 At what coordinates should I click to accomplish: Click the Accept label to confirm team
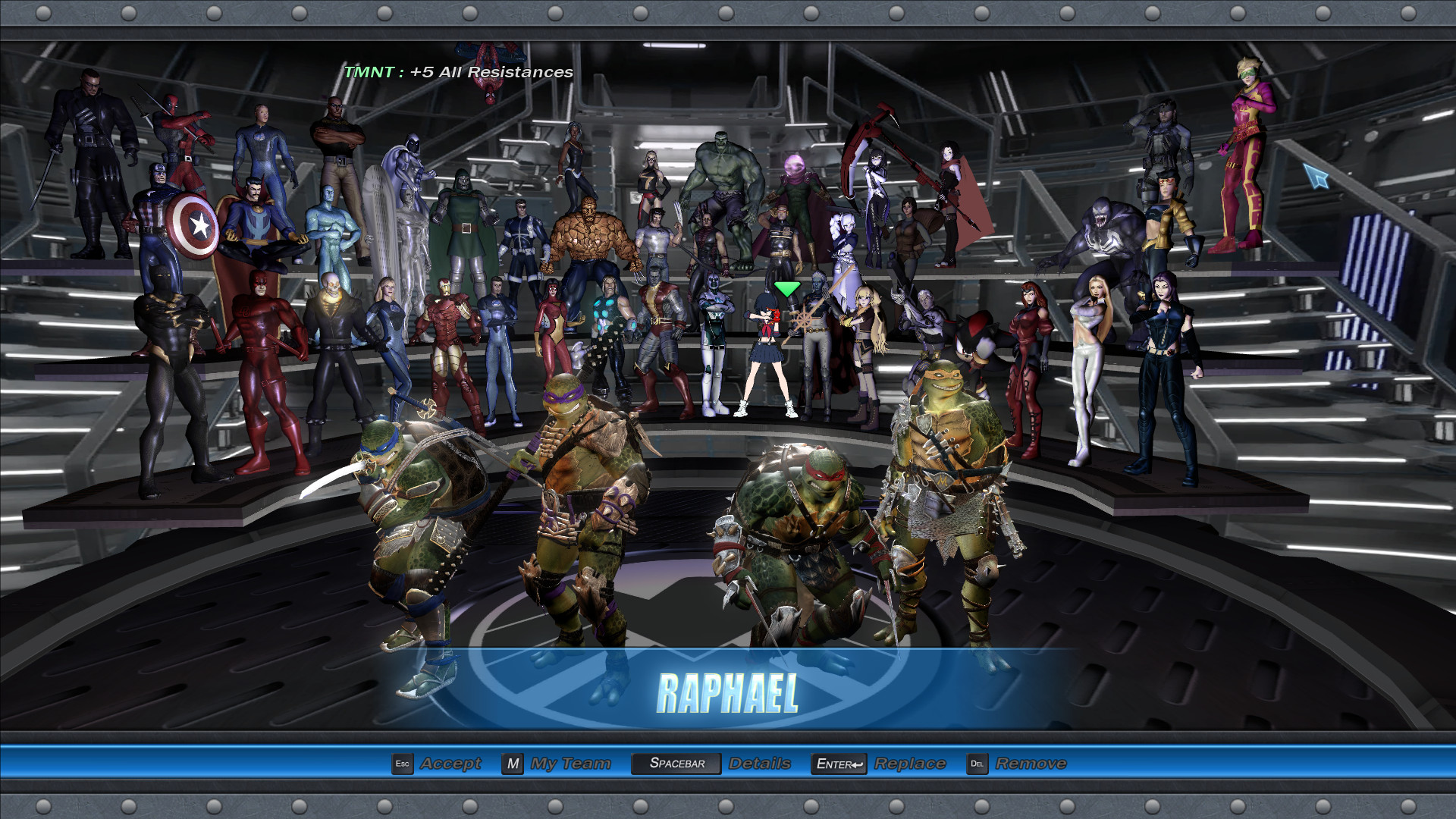pyautogui.click(x=450, y=764)
